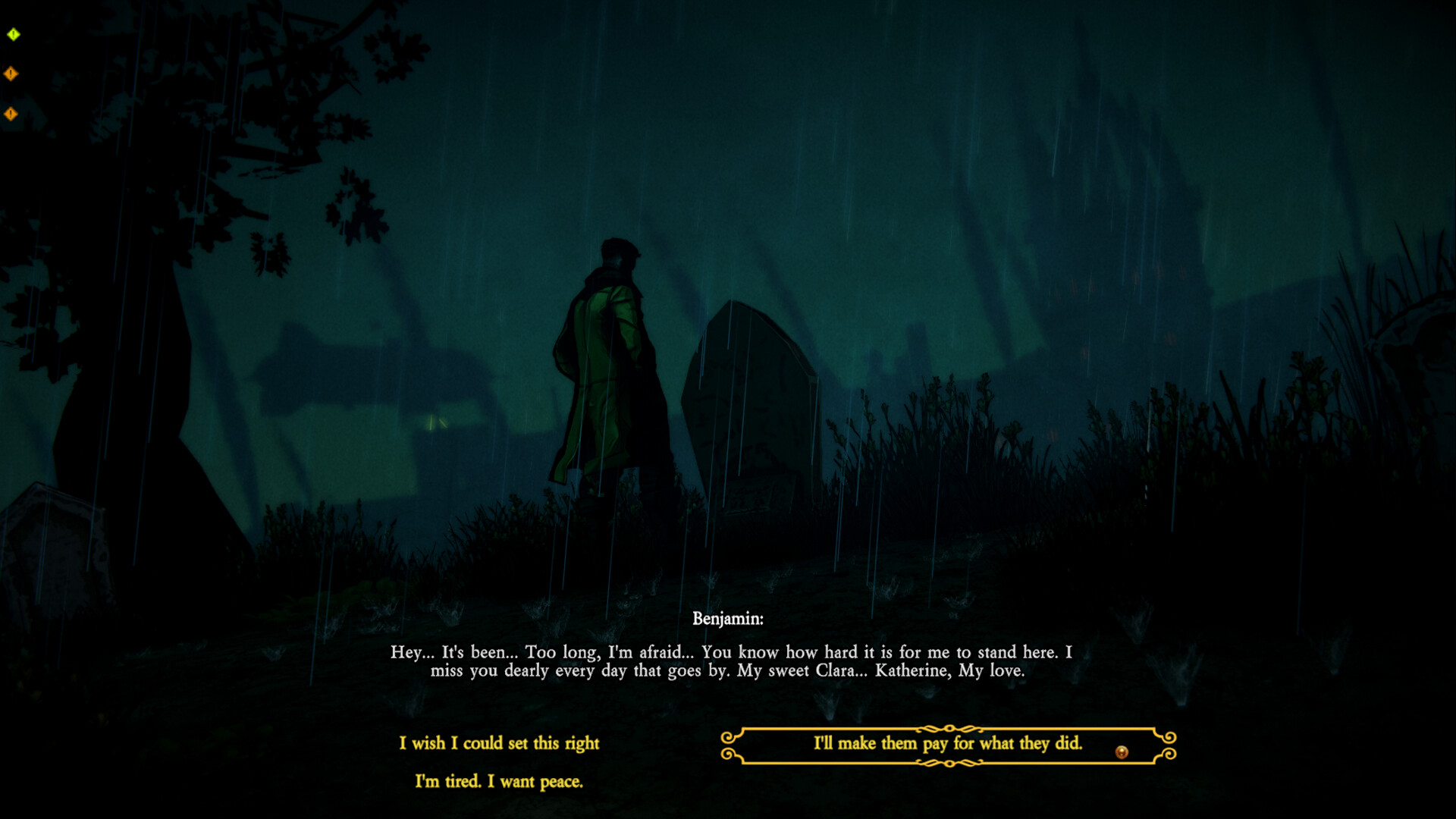Click the lowest orange diamond notification icon
Image resolution: width=1456 pixels, height=819 pixels.
11,113
